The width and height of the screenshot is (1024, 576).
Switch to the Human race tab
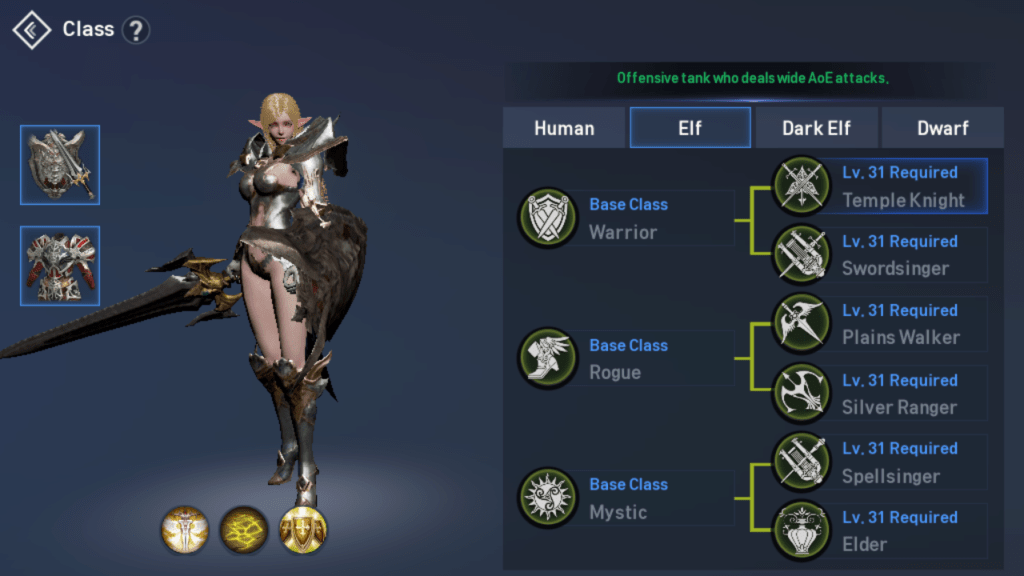coord(564,128)
